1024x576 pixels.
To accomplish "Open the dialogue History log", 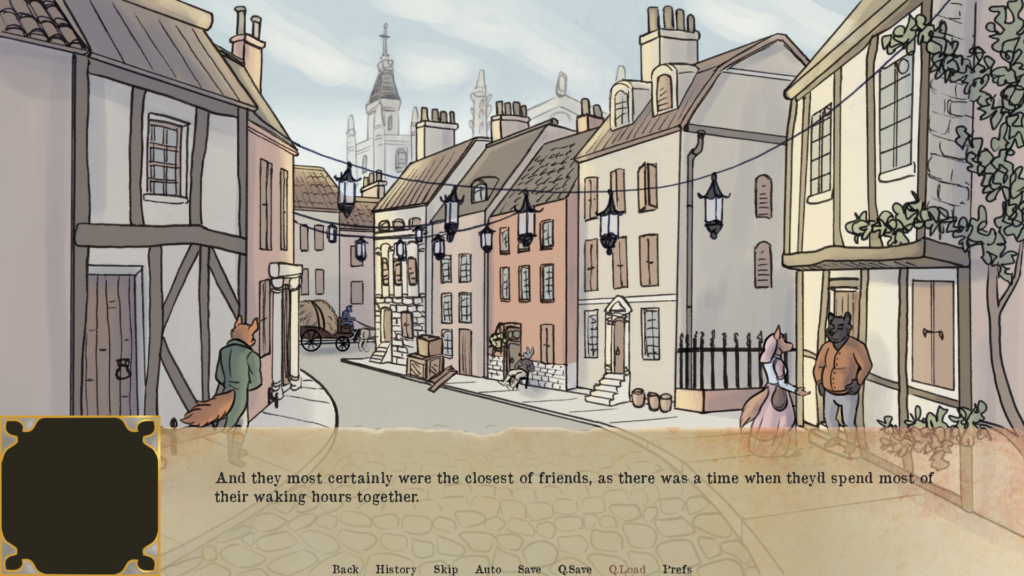I will point(396,569).
